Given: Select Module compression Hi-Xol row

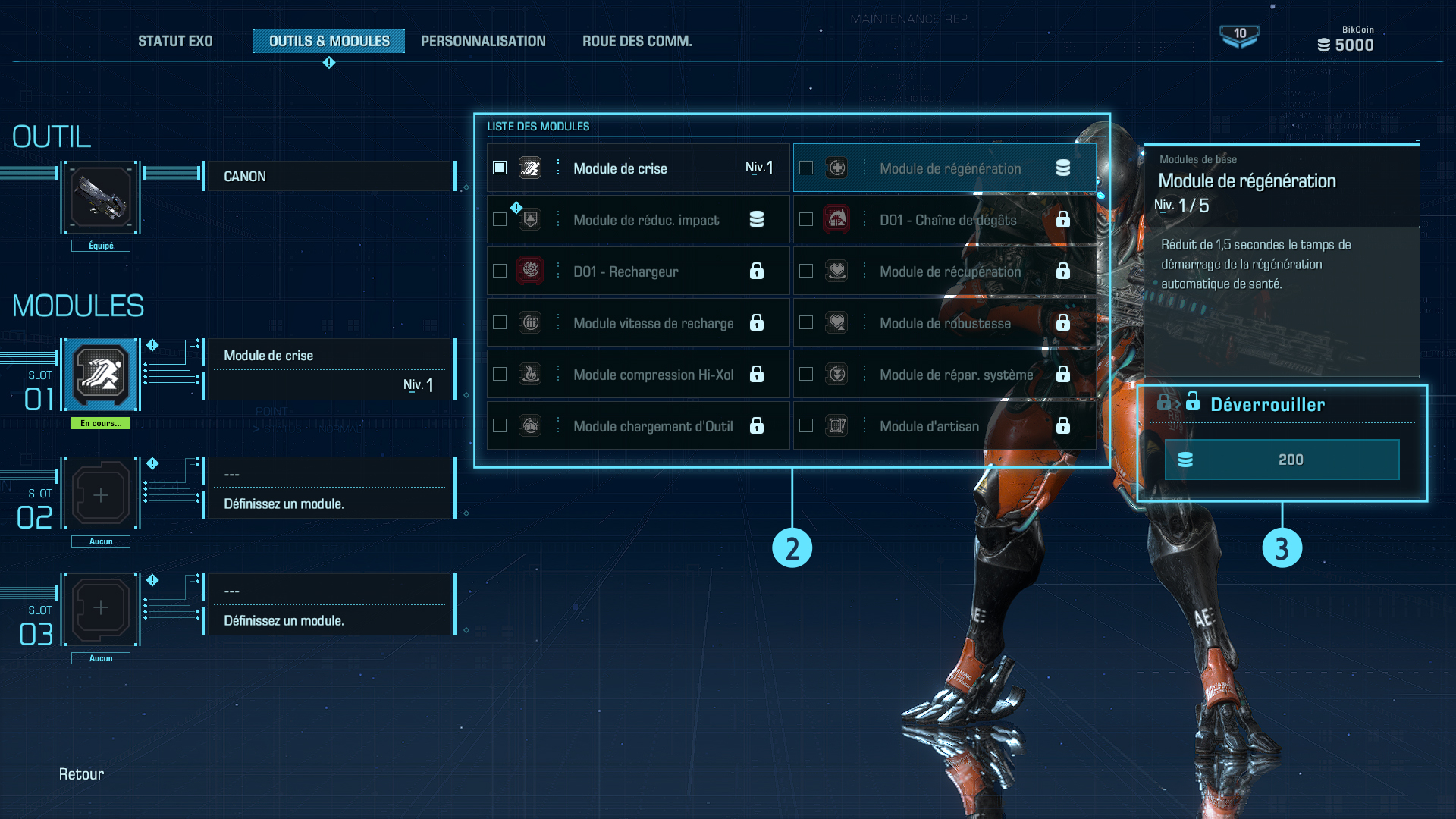Looking at the screenshot, I should tap(637, 375).
